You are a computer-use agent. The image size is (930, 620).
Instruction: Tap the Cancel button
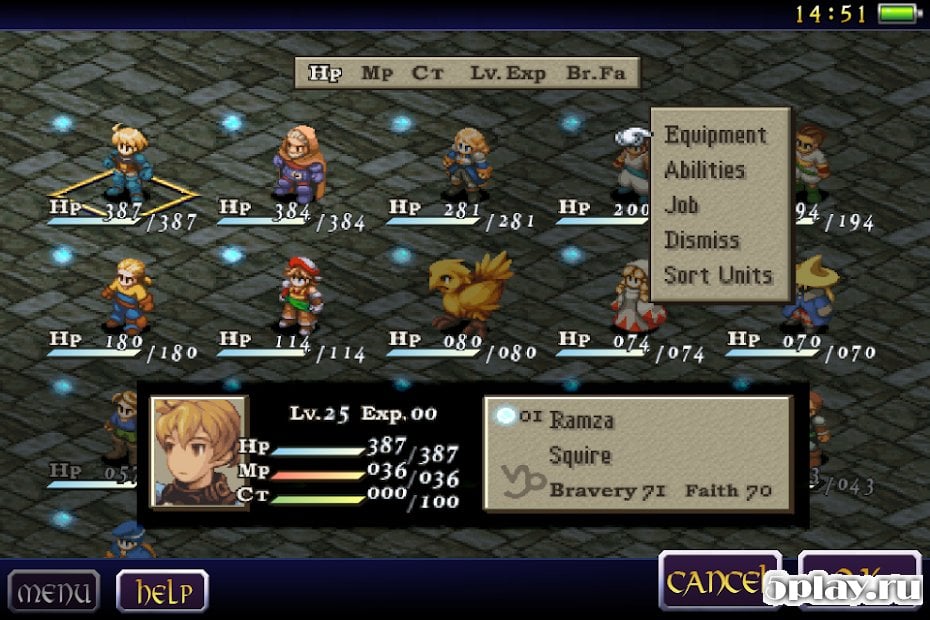(x=718, y=581)
